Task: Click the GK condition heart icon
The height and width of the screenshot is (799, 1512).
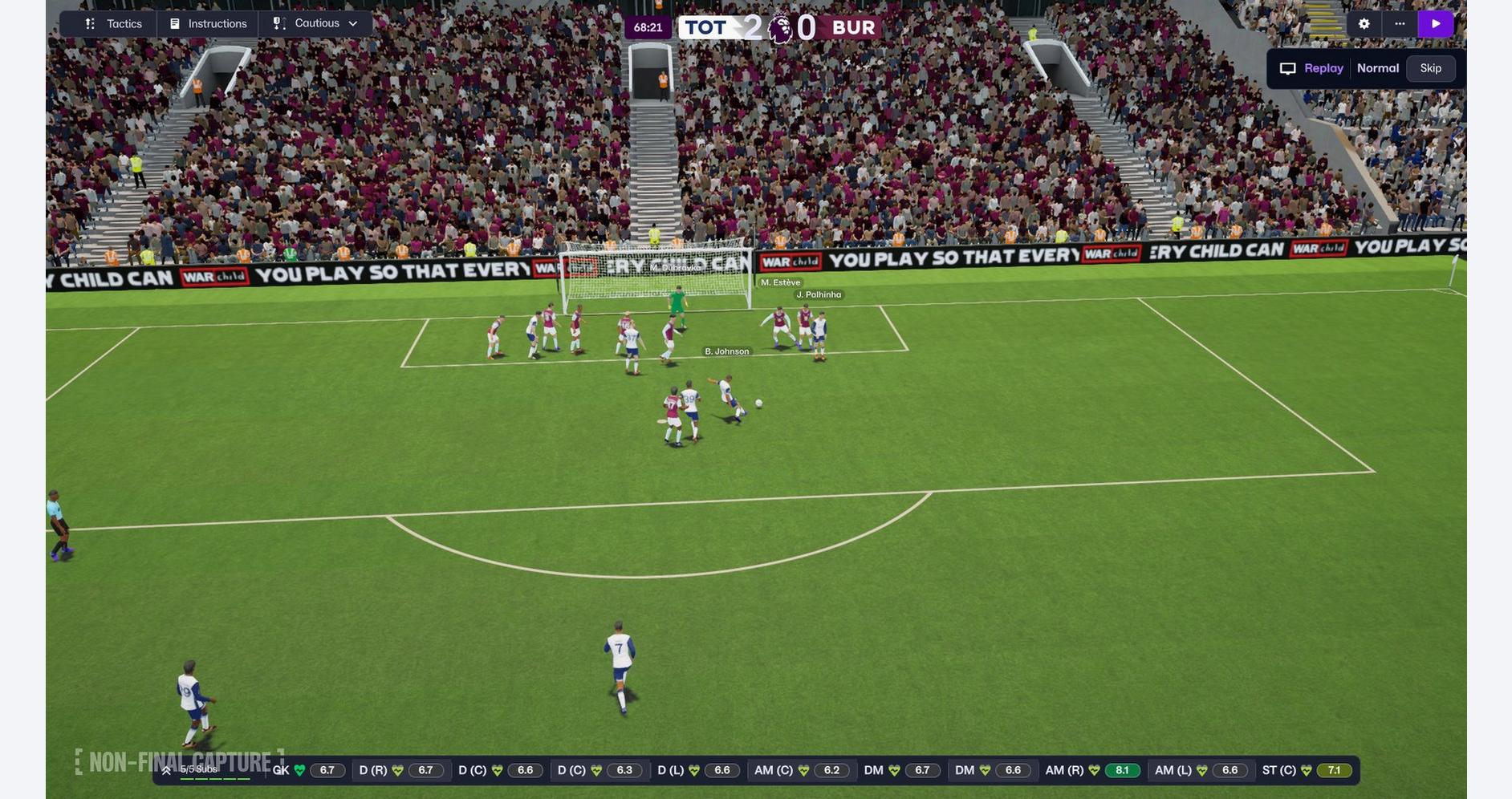Action: [x=298, y=769]
